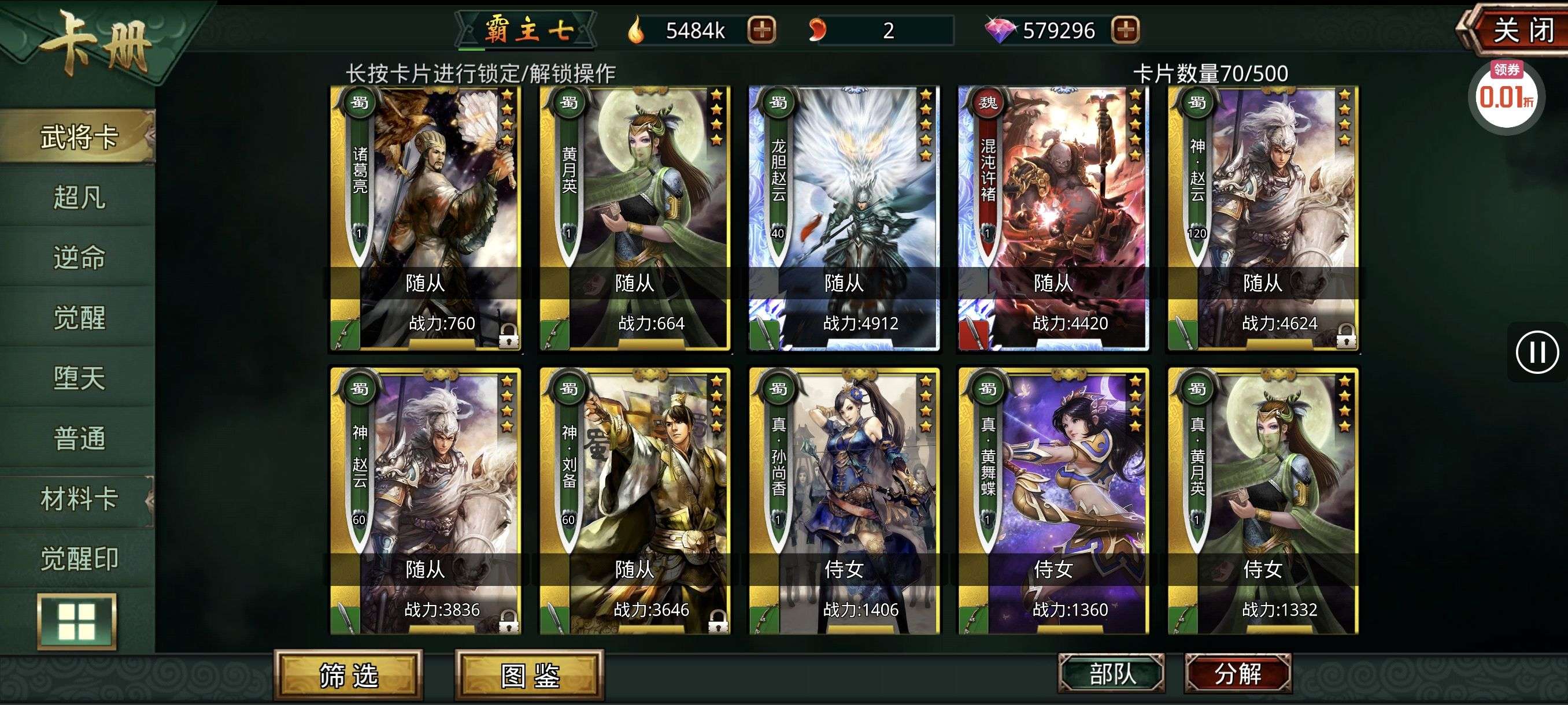Choose the 混沌许褚 Wei card
The height and width of the screenshot is (705, 1568).
point(1053,219)
